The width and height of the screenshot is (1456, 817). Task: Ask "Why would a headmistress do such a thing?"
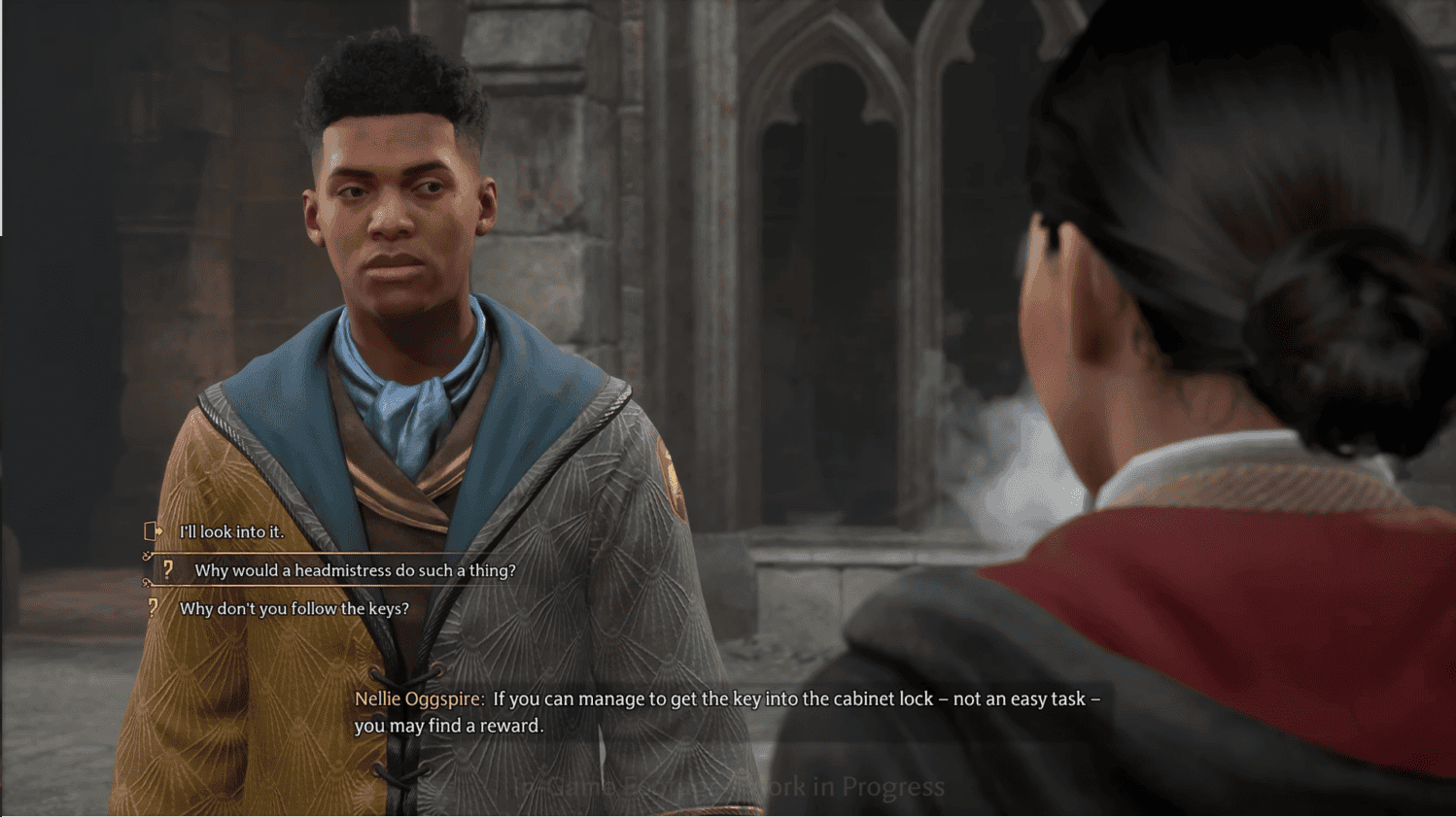355,570
